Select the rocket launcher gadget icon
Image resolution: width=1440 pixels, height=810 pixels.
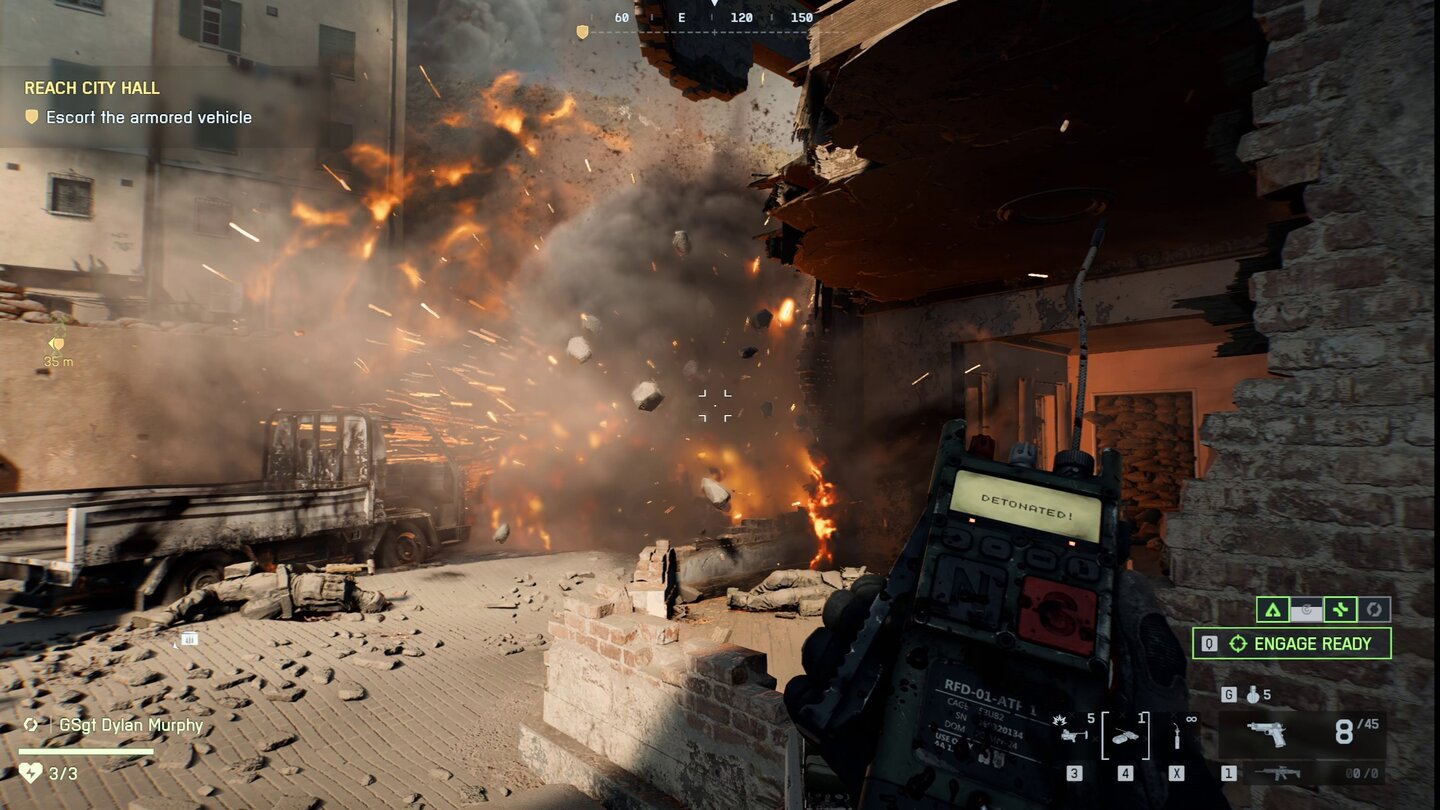click(x=1074, y=733)
